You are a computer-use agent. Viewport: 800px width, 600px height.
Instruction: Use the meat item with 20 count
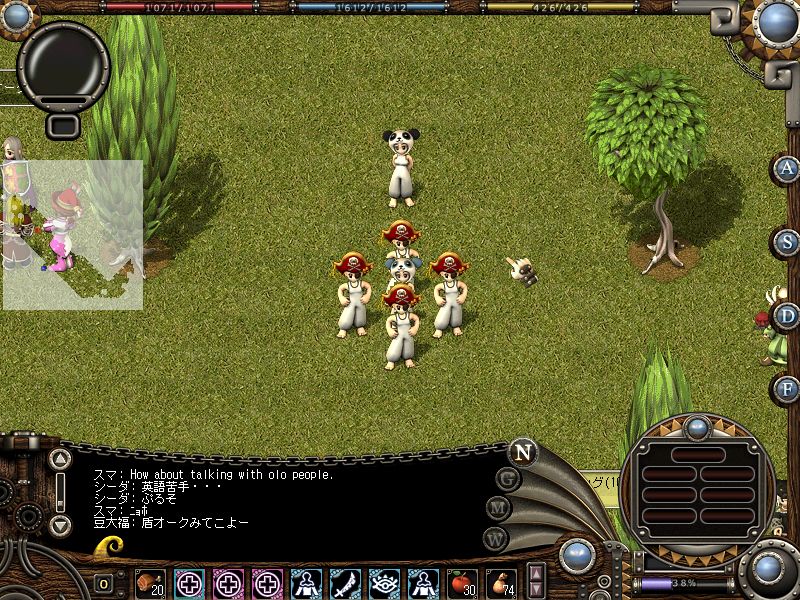[150, 583]
